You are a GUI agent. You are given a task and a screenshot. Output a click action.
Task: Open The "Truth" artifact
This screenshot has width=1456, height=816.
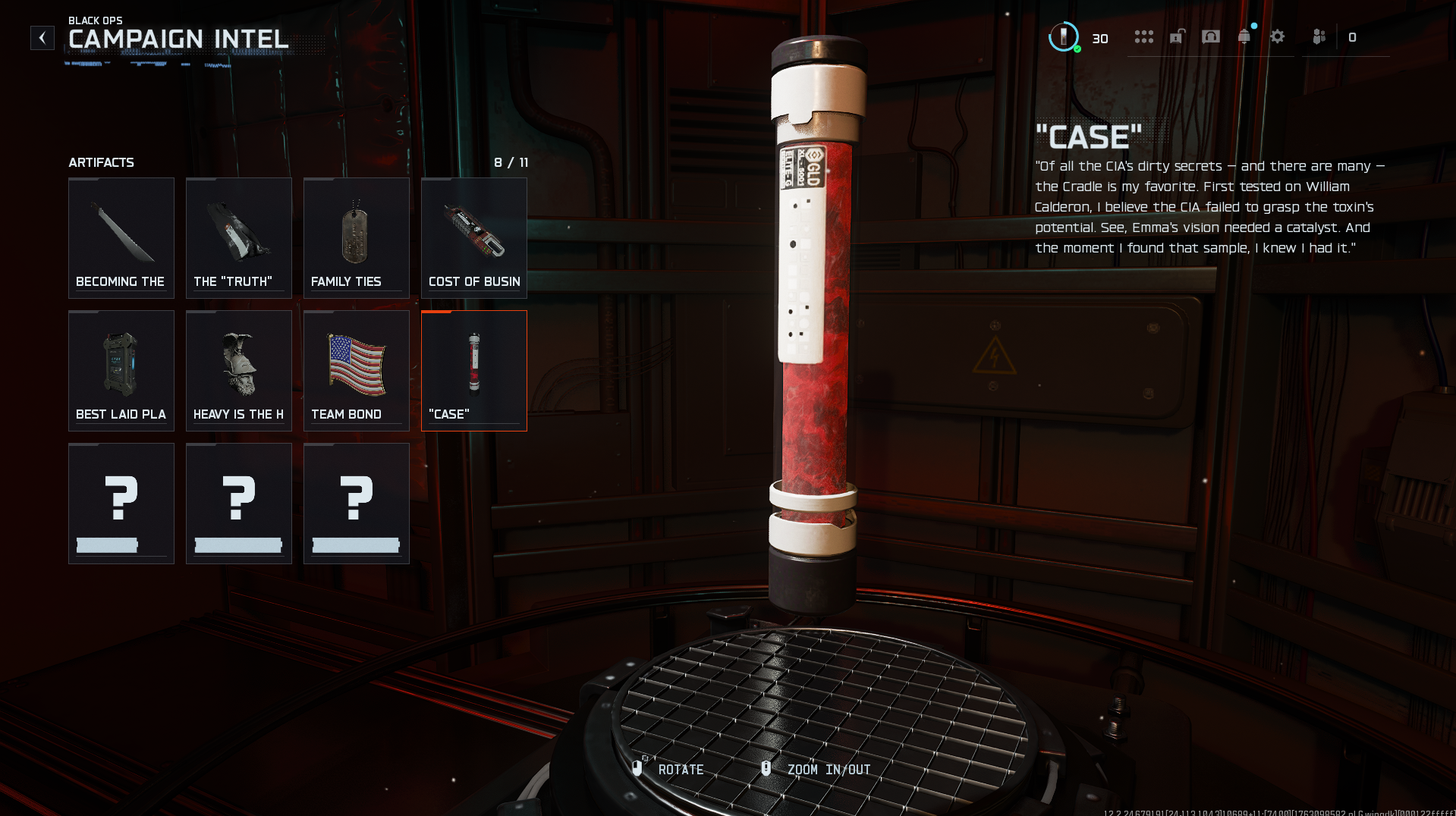pos(239,238)
